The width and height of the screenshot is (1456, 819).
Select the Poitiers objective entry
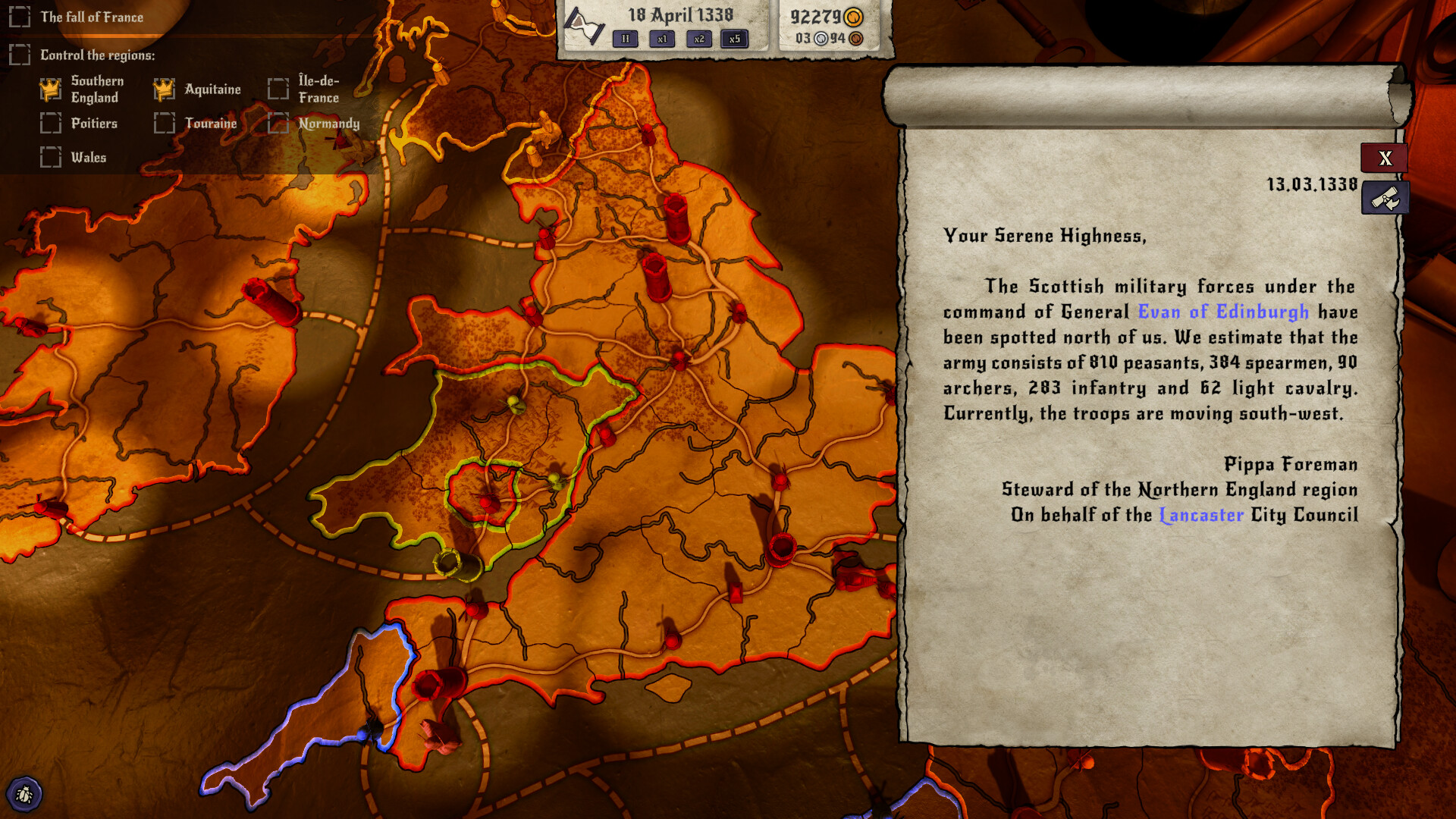(94, 123)
